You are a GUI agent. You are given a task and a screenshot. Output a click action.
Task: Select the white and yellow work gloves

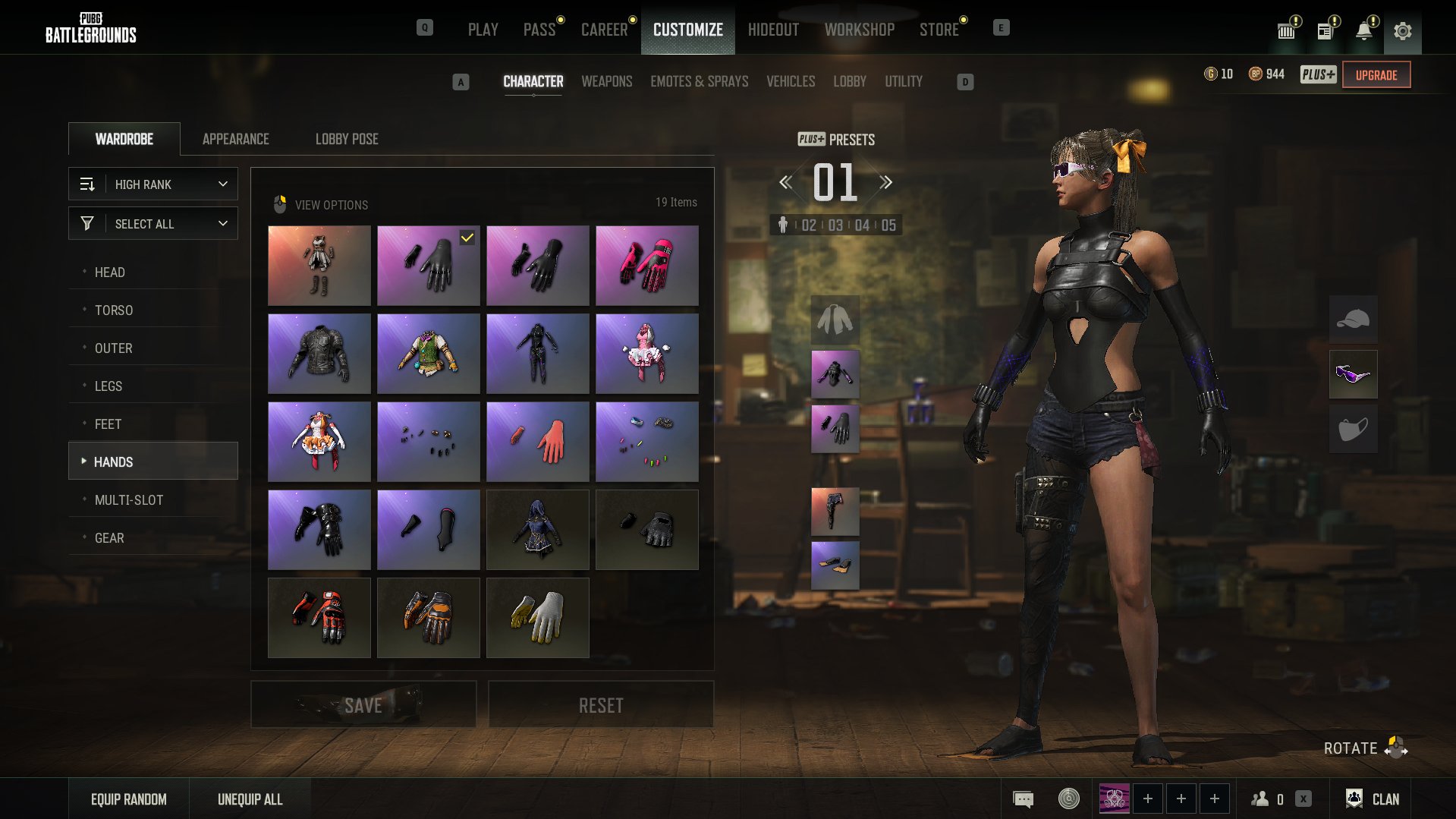point(537,617)
